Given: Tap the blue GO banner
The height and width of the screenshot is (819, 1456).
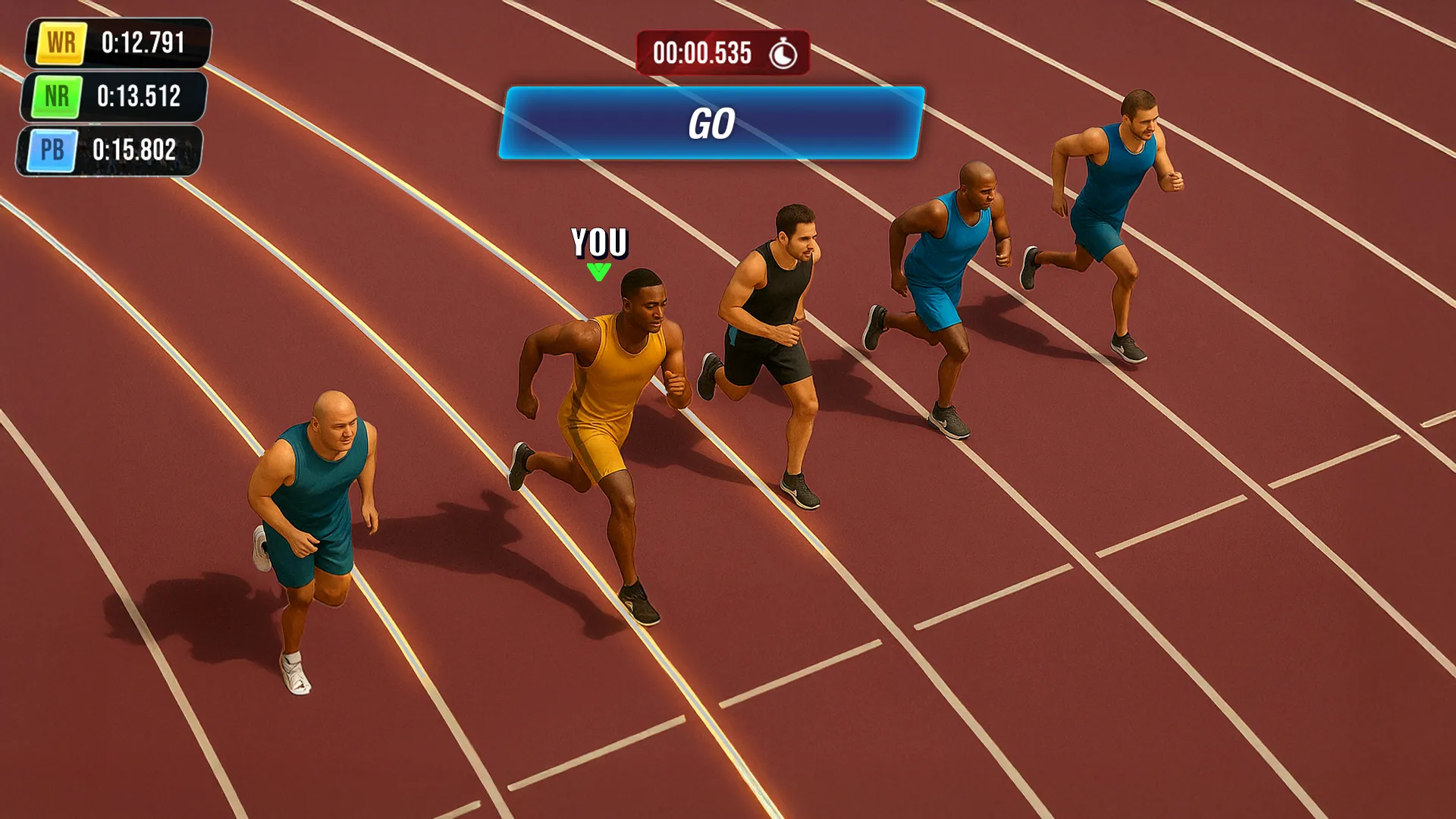Looking at the screenshot, I should [x=711, y=123].
